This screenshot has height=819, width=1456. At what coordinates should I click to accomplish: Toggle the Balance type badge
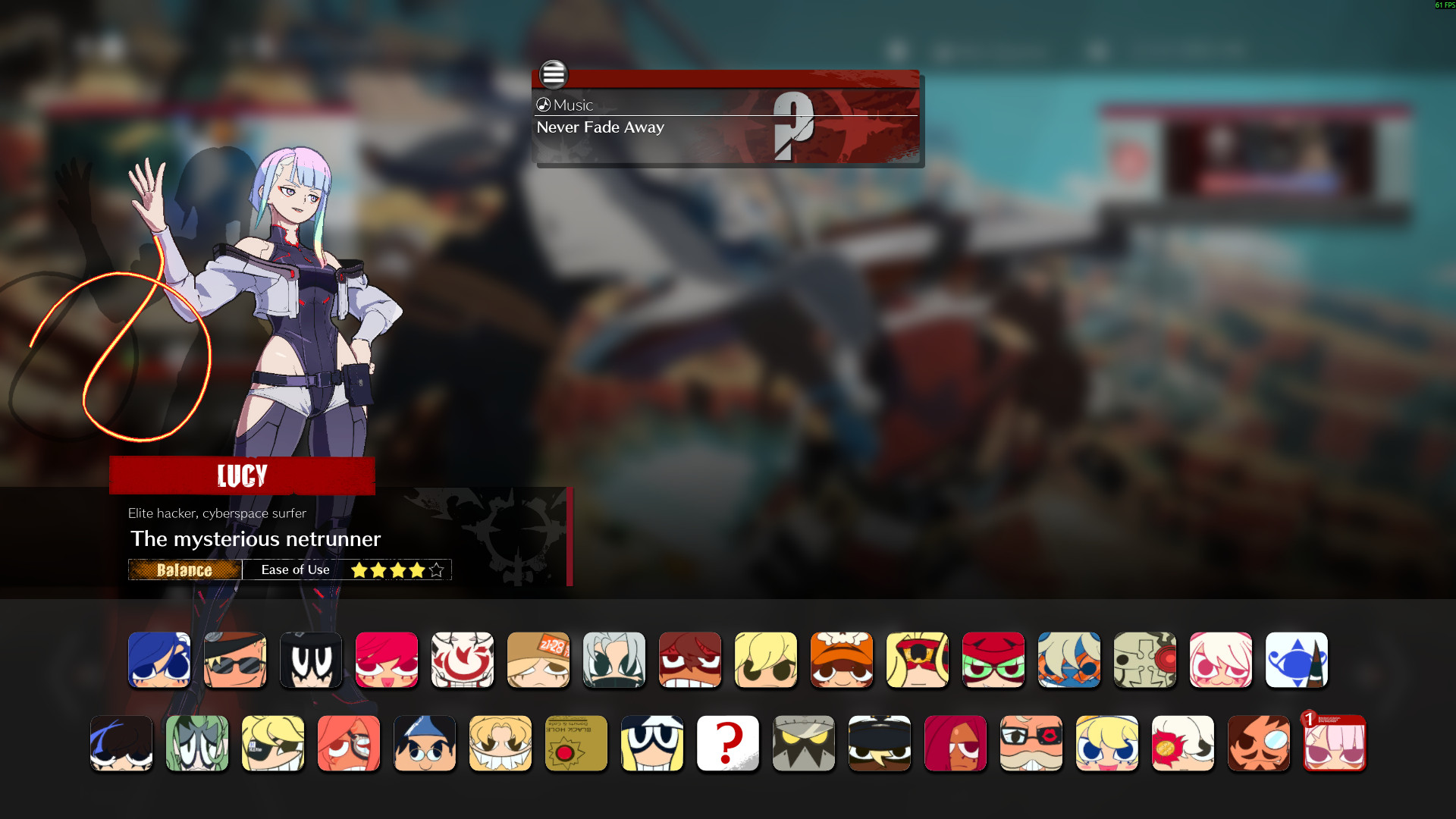click(x=185, y=570)
